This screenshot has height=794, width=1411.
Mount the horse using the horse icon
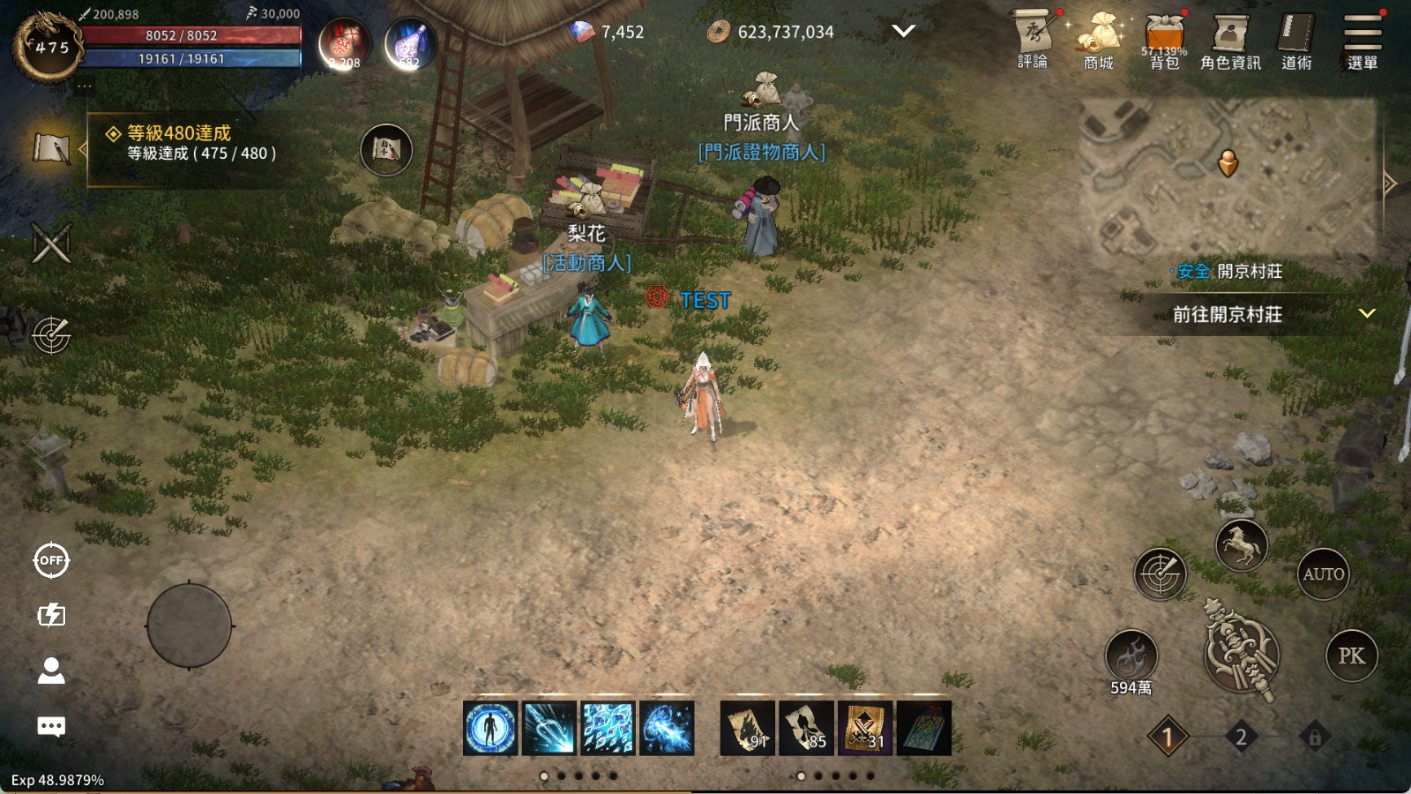click(x=1241, y=546)
